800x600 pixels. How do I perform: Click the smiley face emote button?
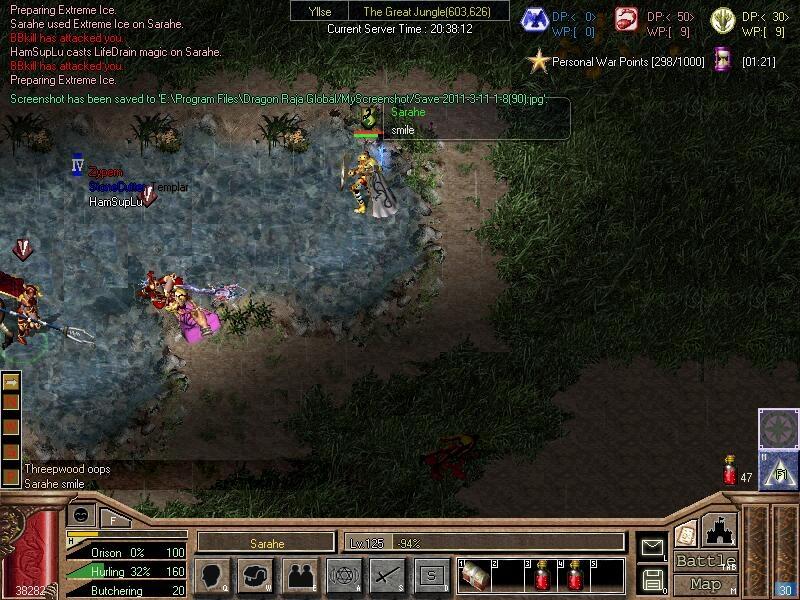[81, 514]
